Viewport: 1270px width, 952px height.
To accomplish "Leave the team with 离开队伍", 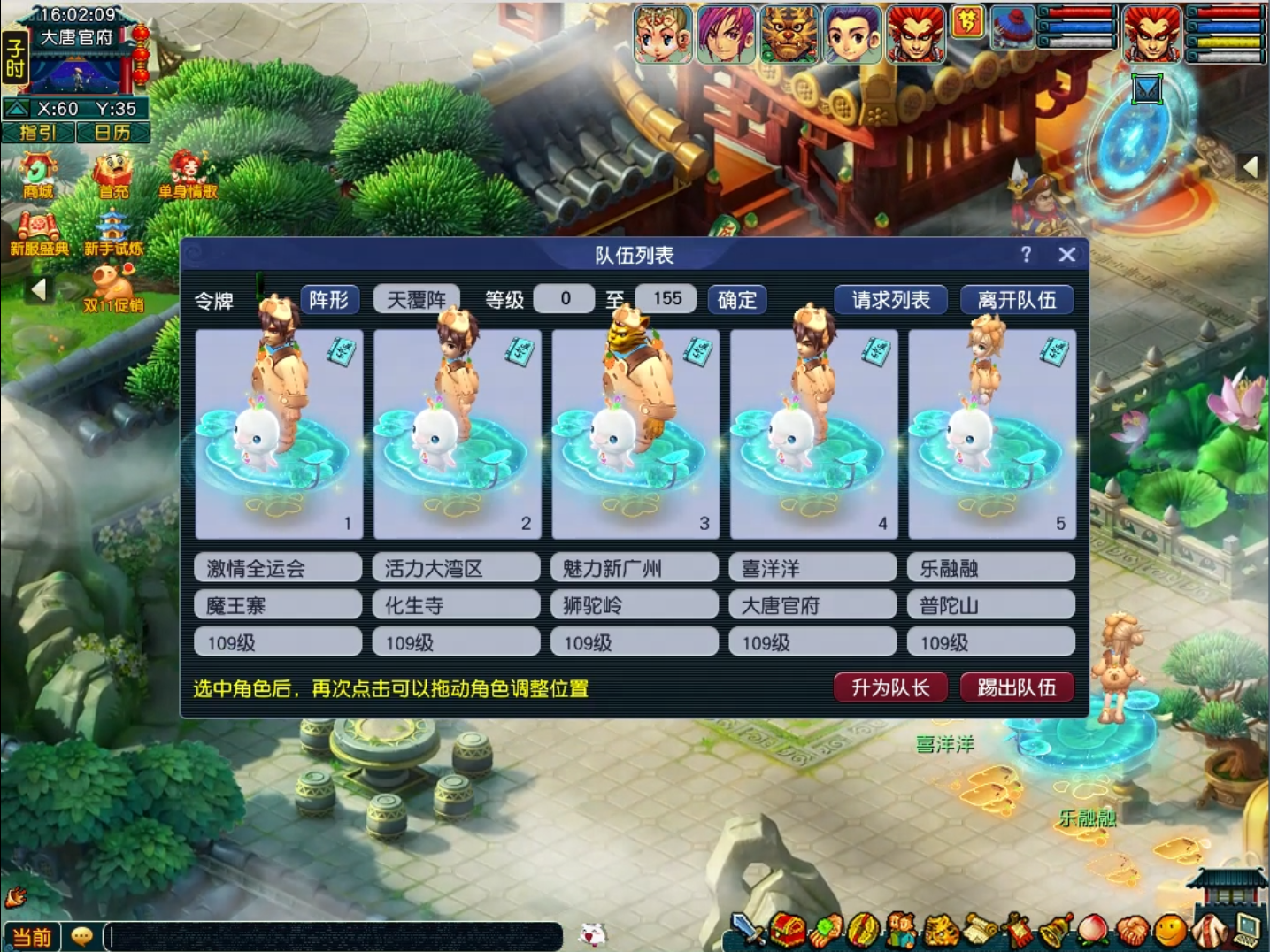I will [x=1016, y=300].
